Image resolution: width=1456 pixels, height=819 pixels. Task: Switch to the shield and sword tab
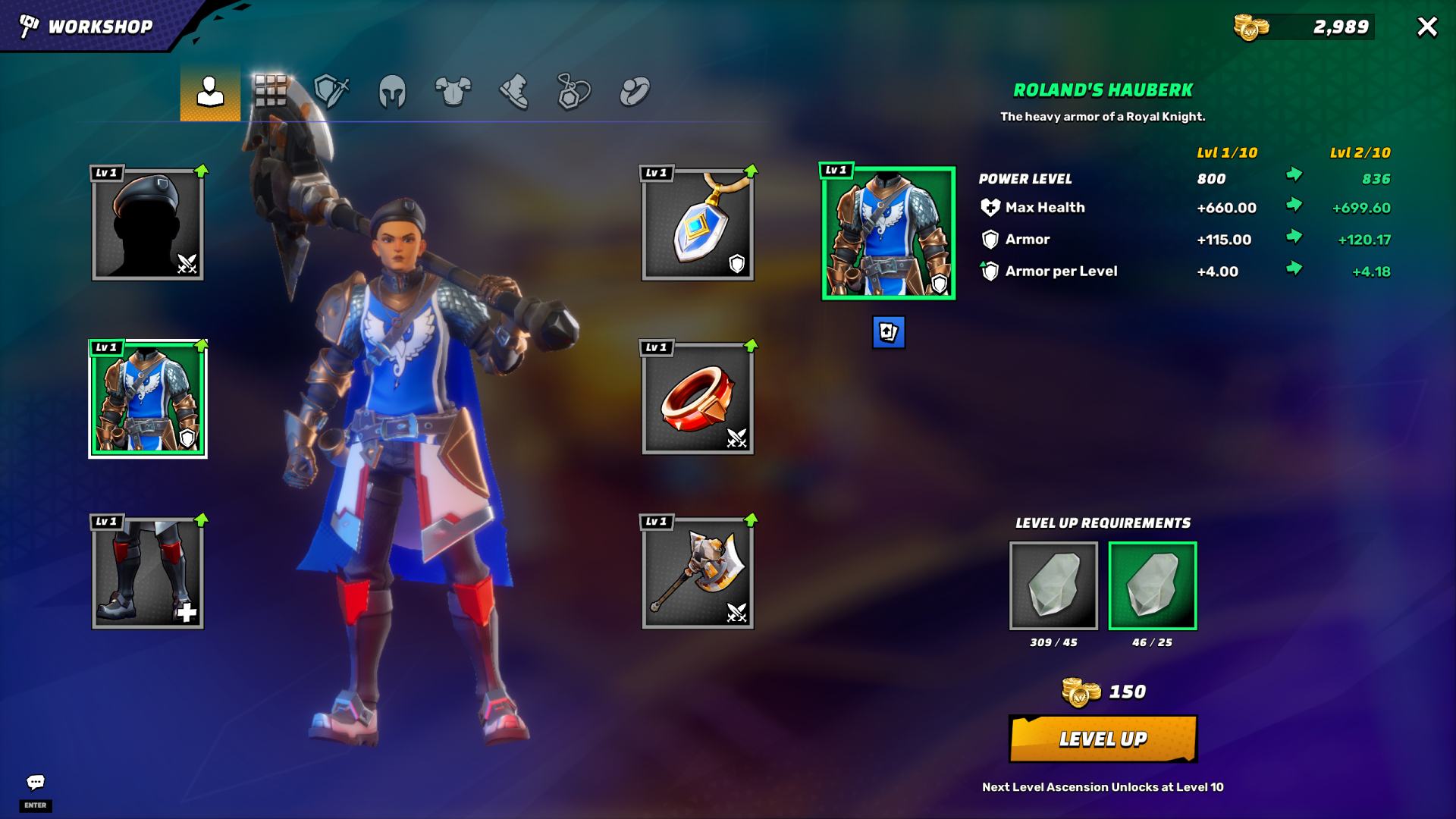pos(331,92)
